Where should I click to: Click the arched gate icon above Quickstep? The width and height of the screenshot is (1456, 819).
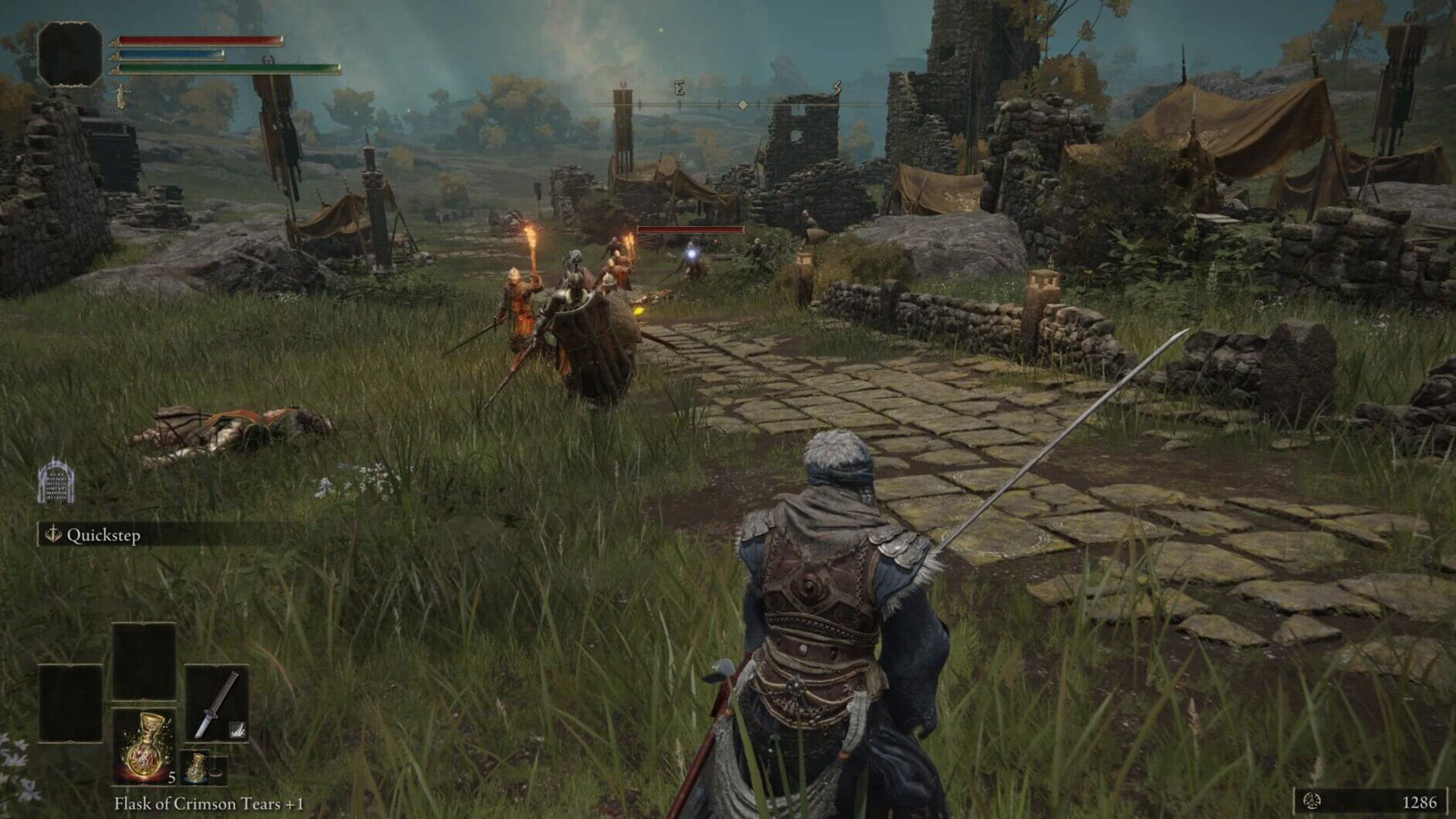pos(56,481)
